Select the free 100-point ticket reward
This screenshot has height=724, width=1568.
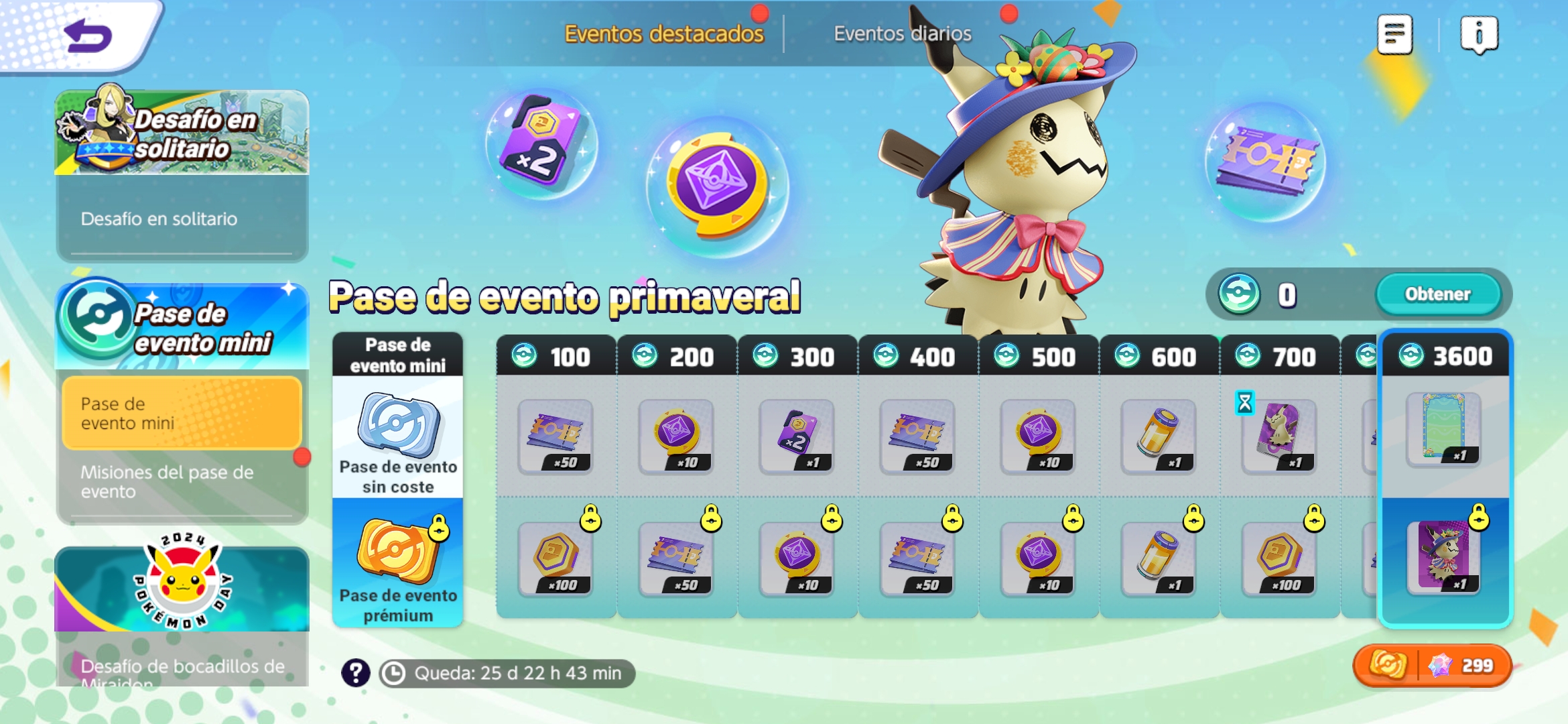tap(555, 436)
